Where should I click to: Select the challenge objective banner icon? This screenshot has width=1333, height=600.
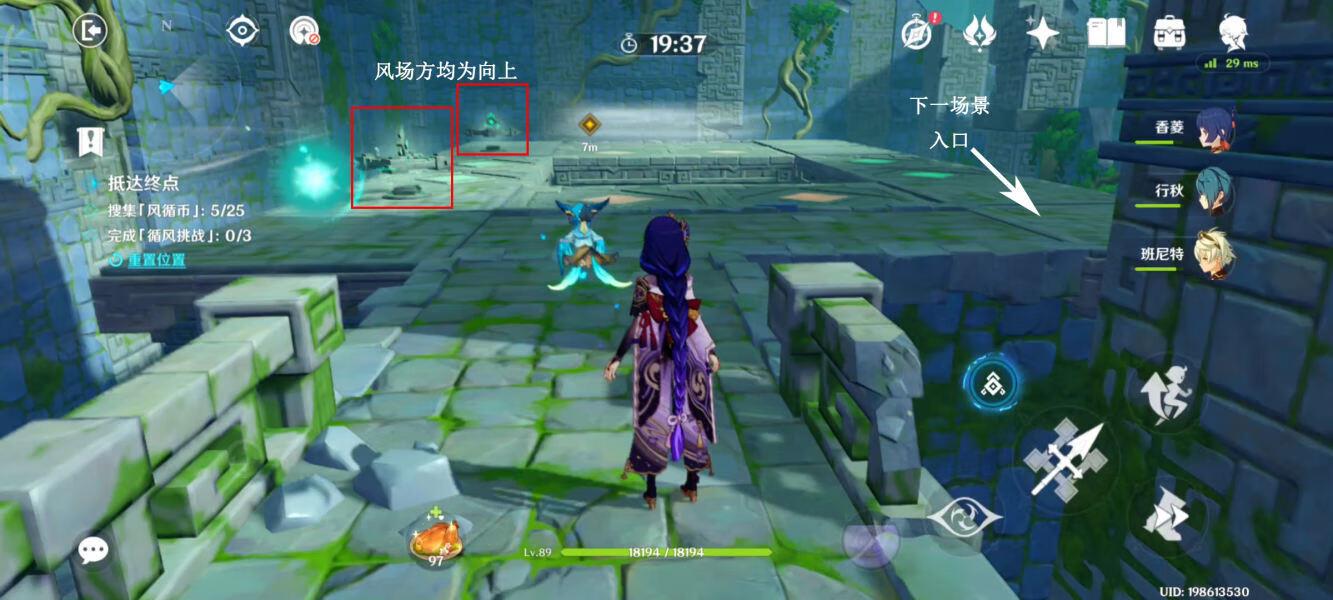(91, 141)
